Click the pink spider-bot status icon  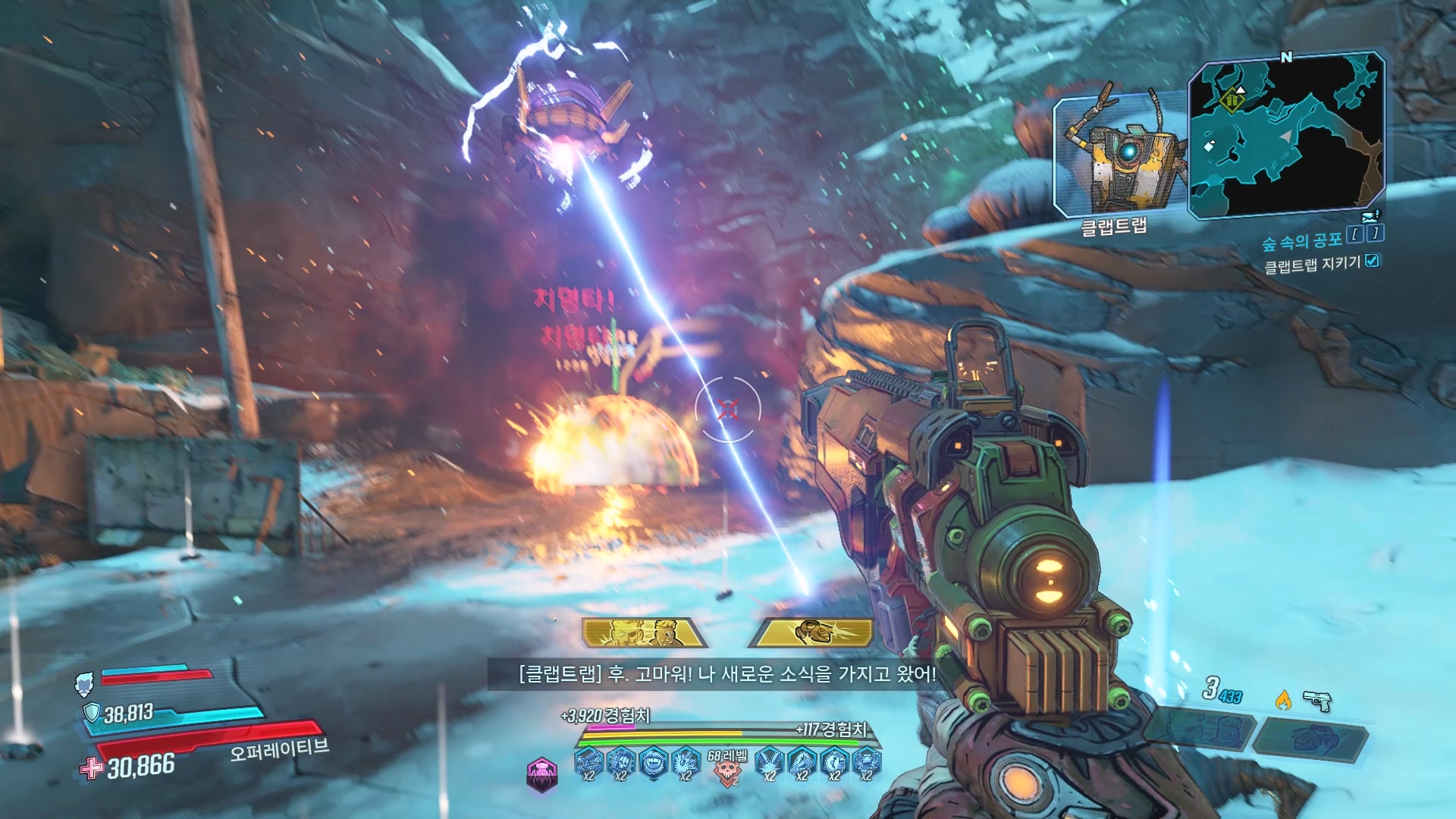[541, 775]
